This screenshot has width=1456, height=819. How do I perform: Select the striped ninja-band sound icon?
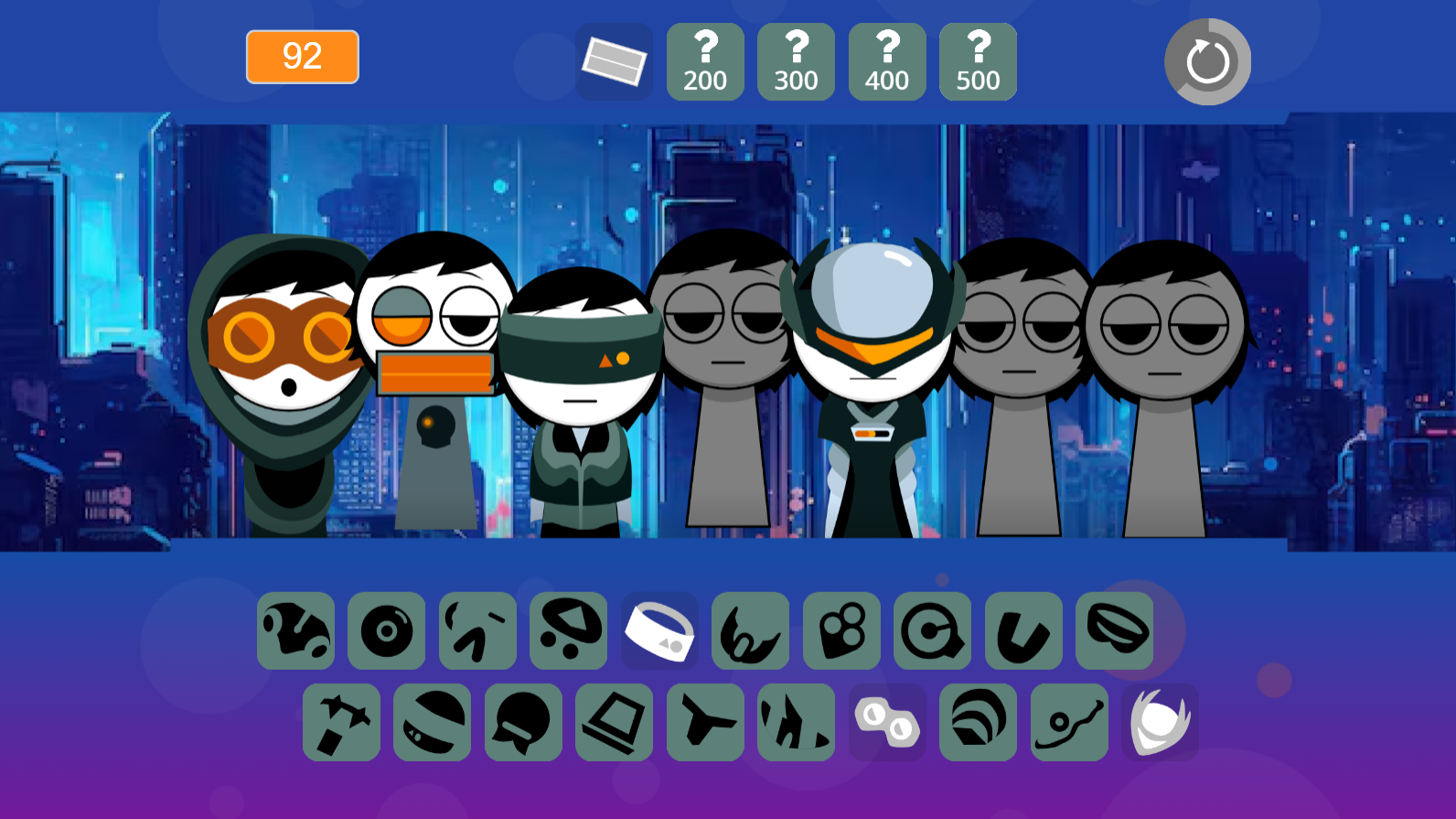tap(432, 722)
